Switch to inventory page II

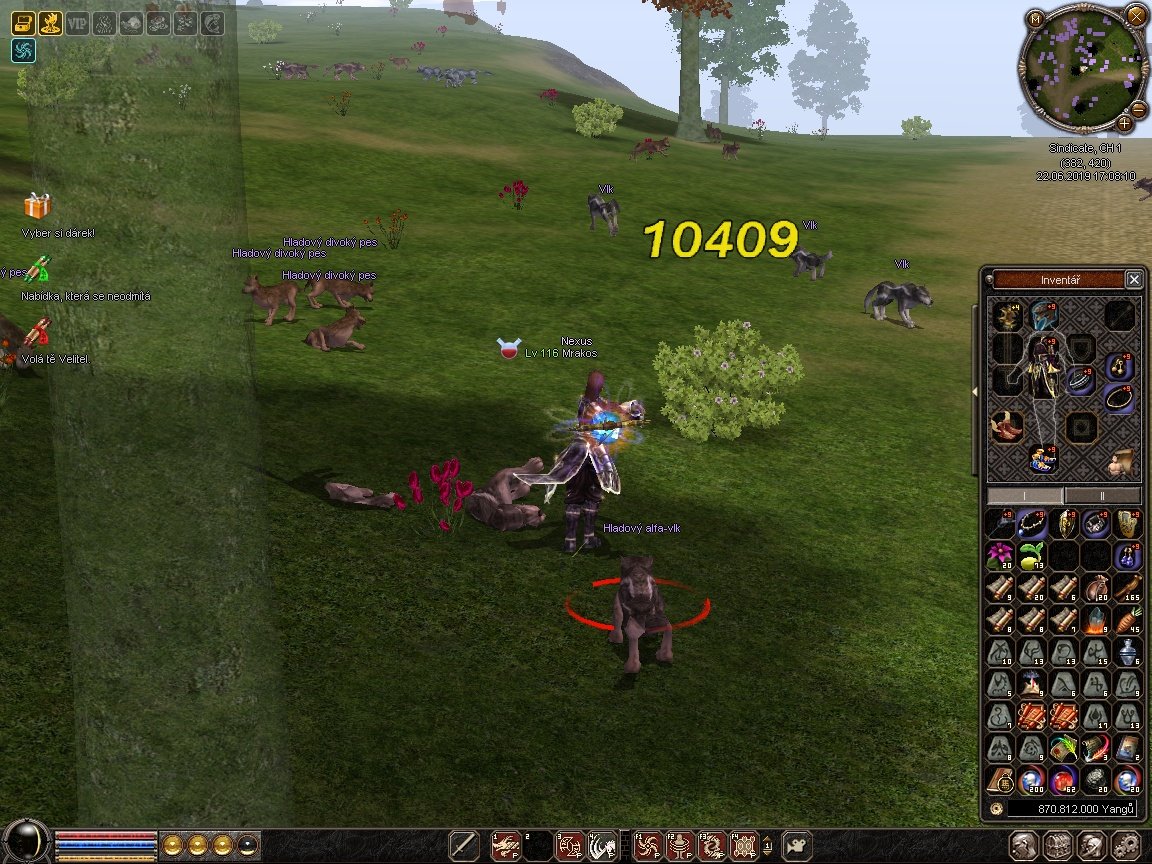tap(1102, 496)
